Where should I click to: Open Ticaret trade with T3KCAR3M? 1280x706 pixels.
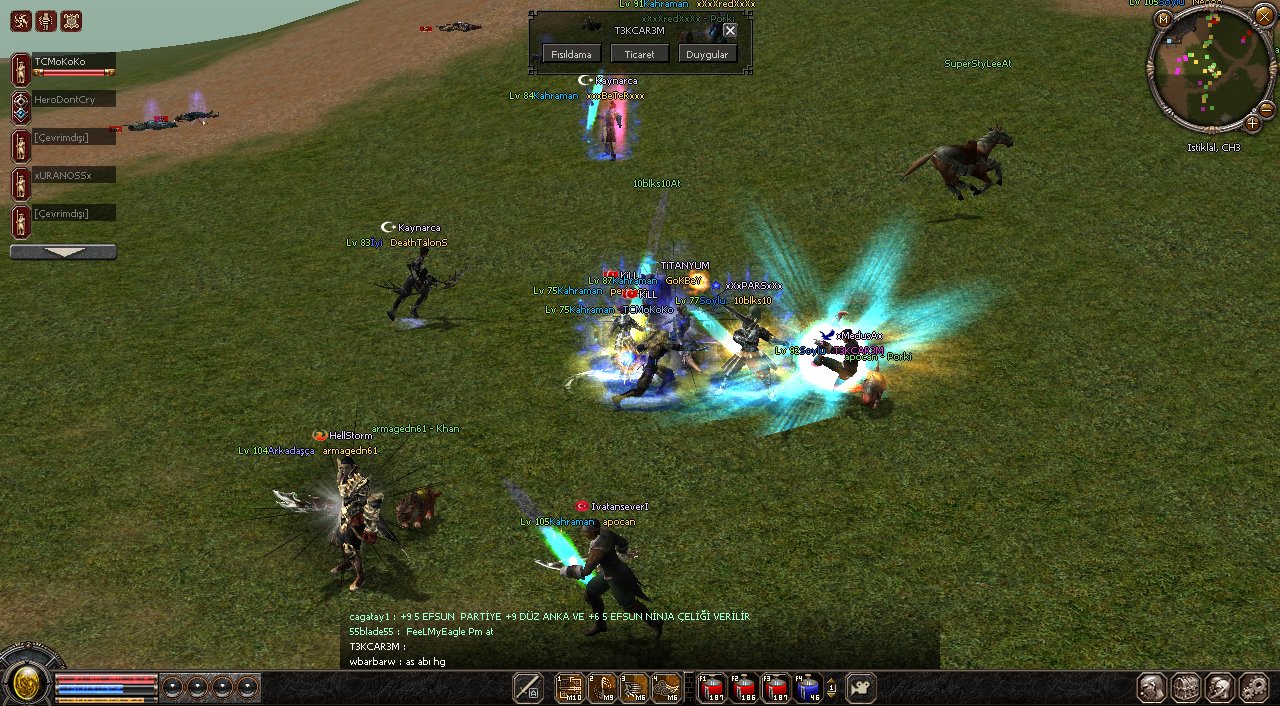[639, 54]
